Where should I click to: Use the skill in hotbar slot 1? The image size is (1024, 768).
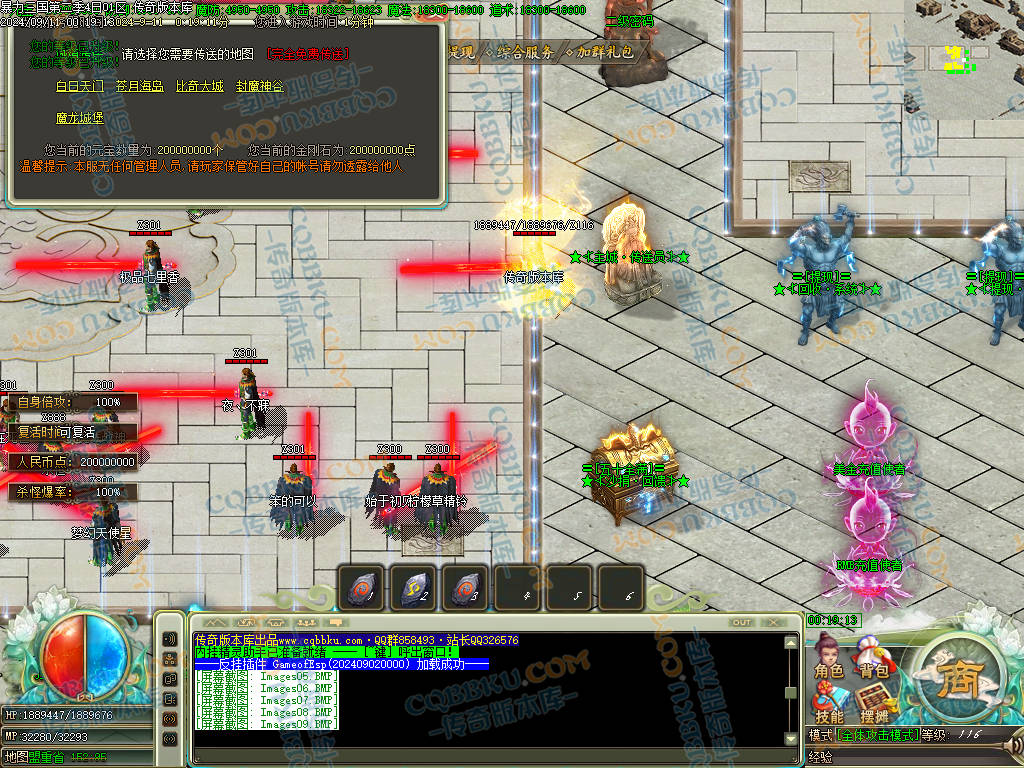361,587
